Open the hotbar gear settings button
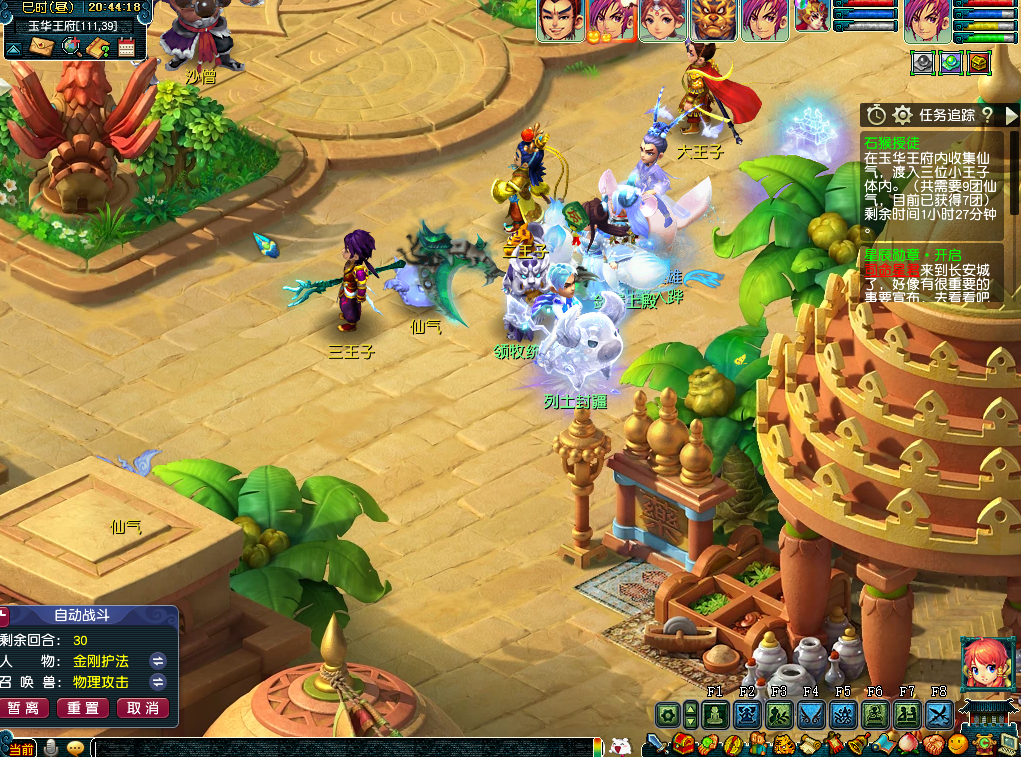1021x757 pixels. (x=667, y=714)
